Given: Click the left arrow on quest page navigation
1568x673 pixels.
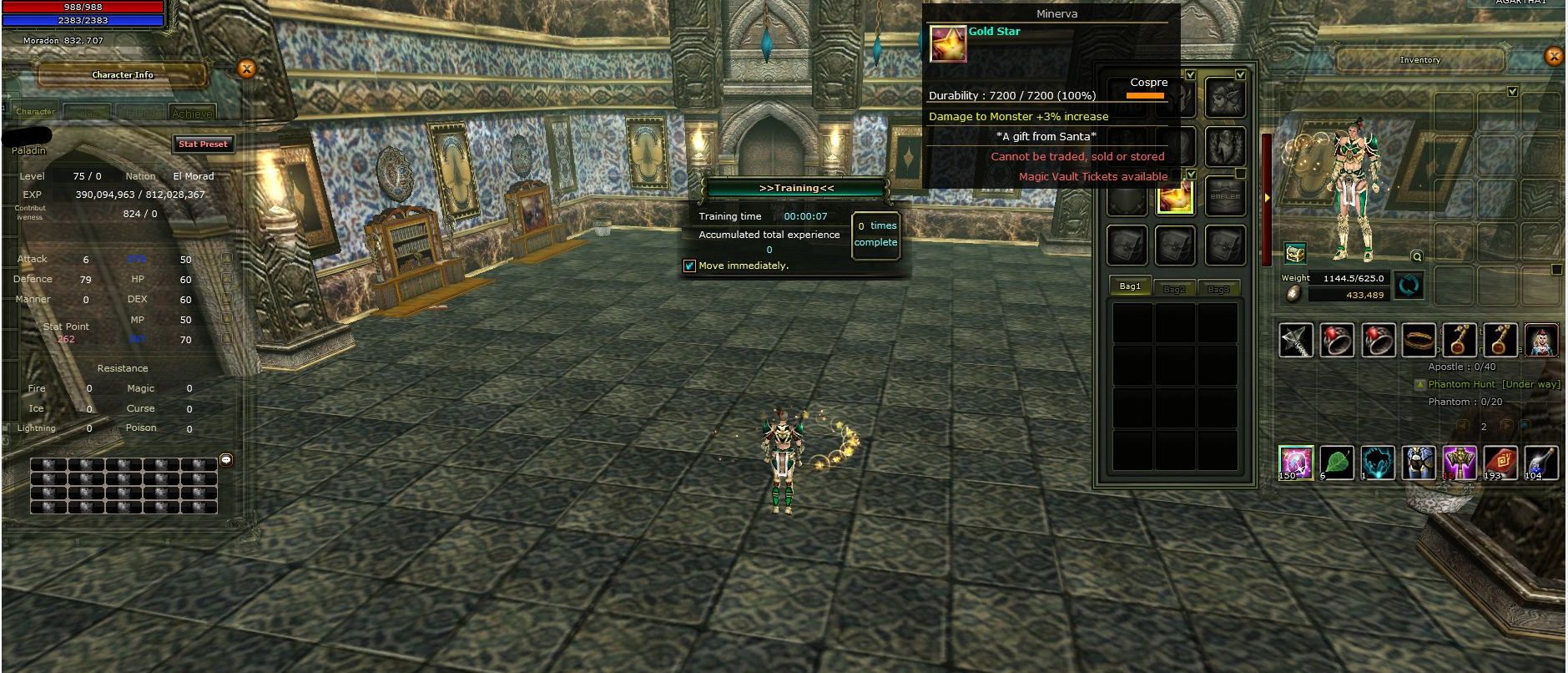Looking at the screenshot, I should 1462,425.
